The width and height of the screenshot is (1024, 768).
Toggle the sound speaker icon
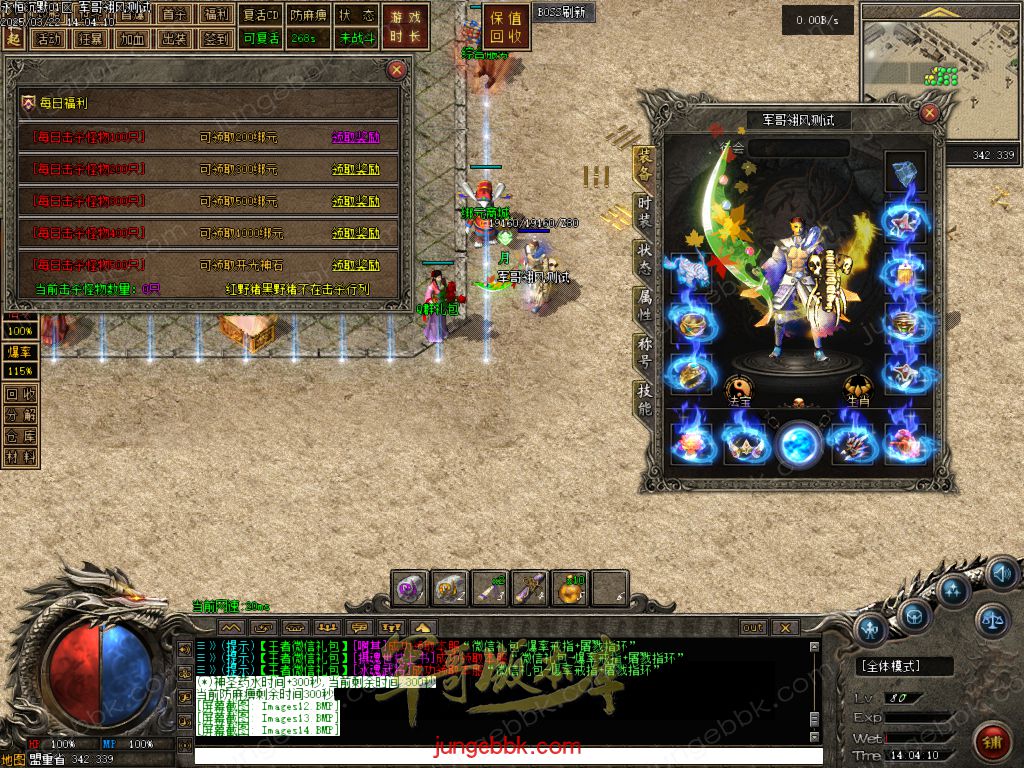(1001, 573)
